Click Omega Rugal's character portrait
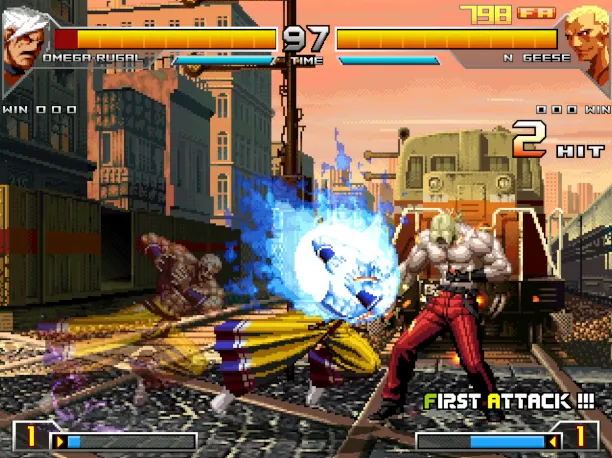 pos(22,44)
